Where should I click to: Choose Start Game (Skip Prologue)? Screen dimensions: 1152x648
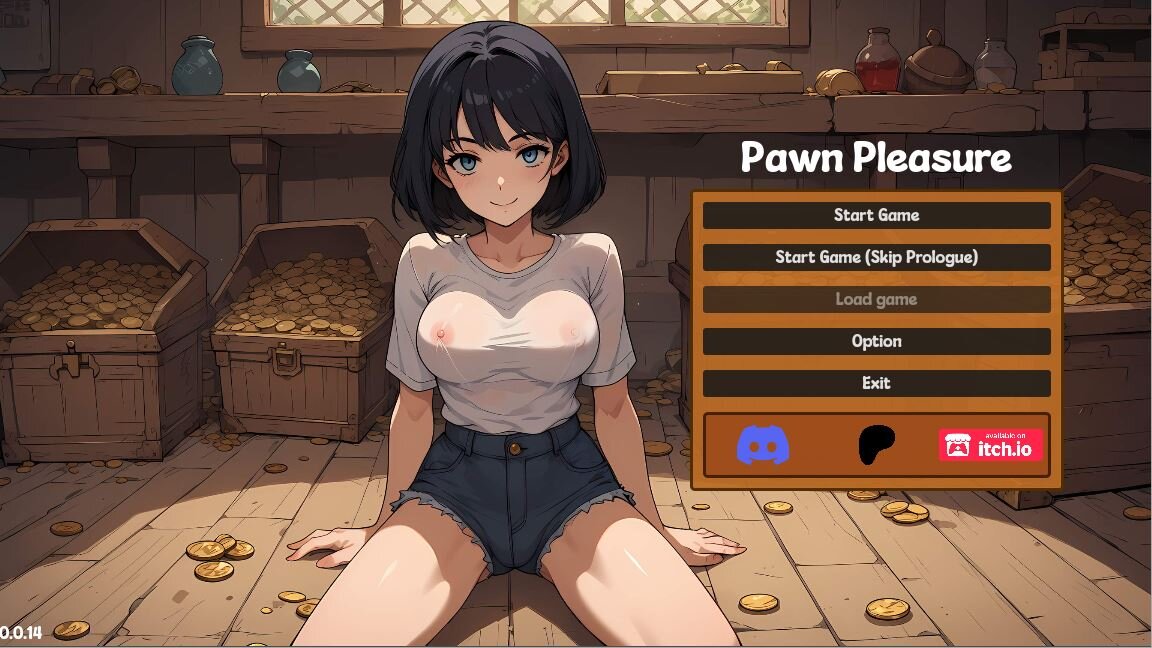876,257
